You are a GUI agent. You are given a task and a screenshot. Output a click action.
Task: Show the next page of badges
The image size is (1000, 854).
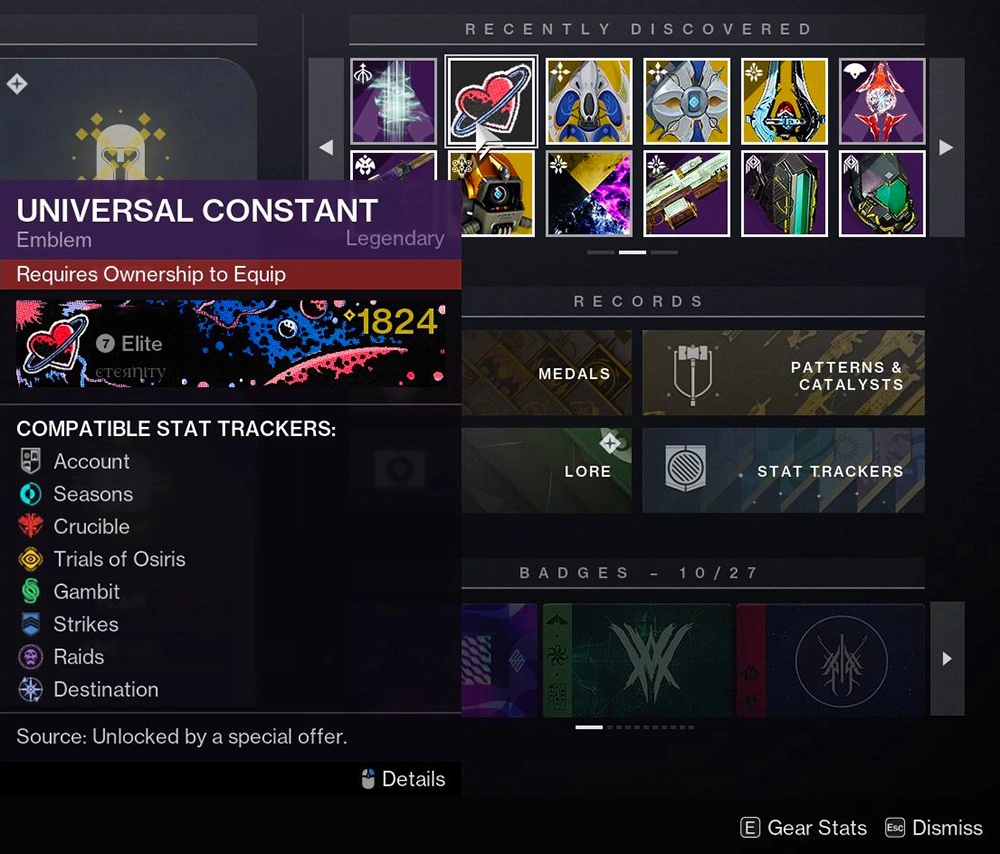point(946,658)
